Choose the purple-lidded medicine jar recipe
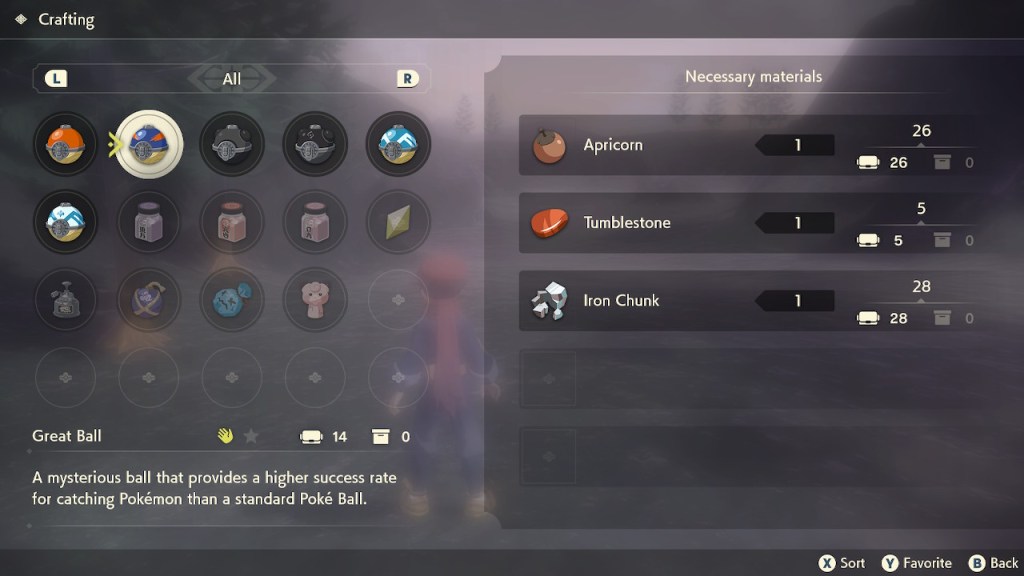The image size is (1024, 576). (x=149, y=221)
